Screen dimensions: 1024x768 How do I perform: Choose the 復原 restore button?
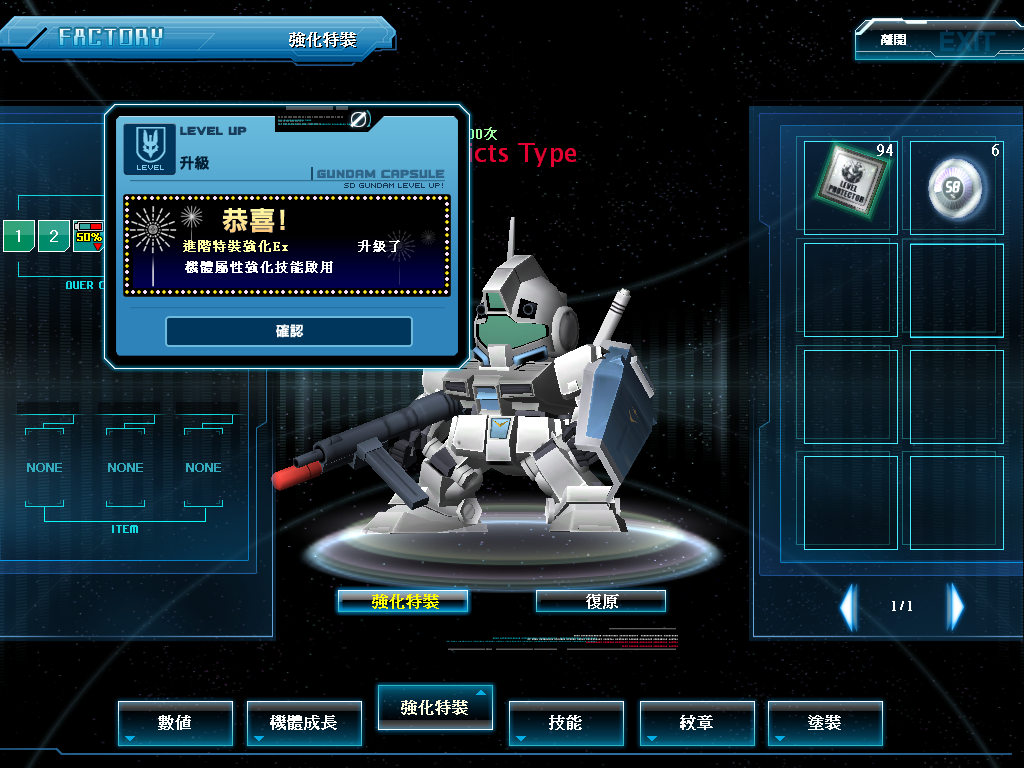[x=601, y=601]
